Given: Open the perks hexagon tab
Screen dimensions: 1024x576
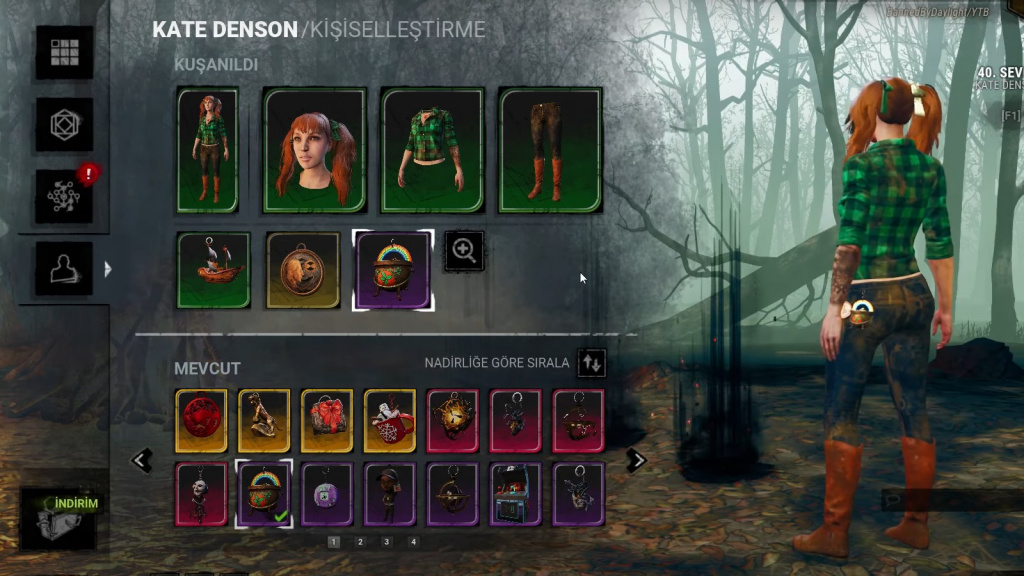Looking at the screenshot, I should pyautogui.click(x=64, y=124).
